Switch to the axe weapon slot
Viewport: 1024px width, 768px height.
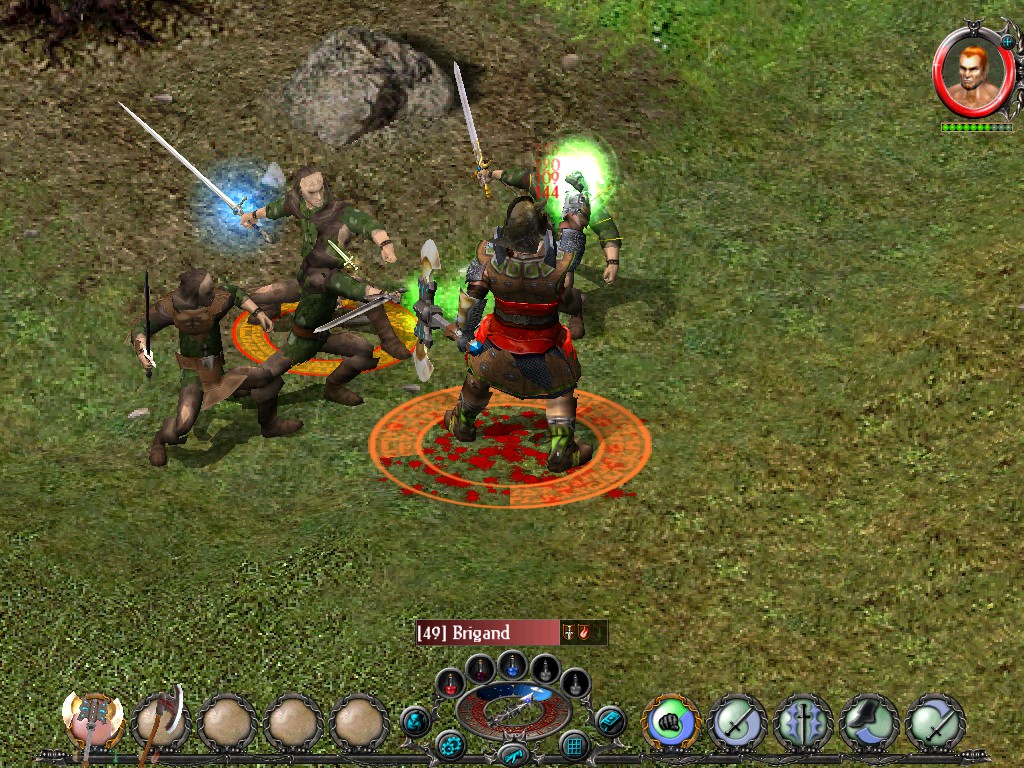point(160,722)
